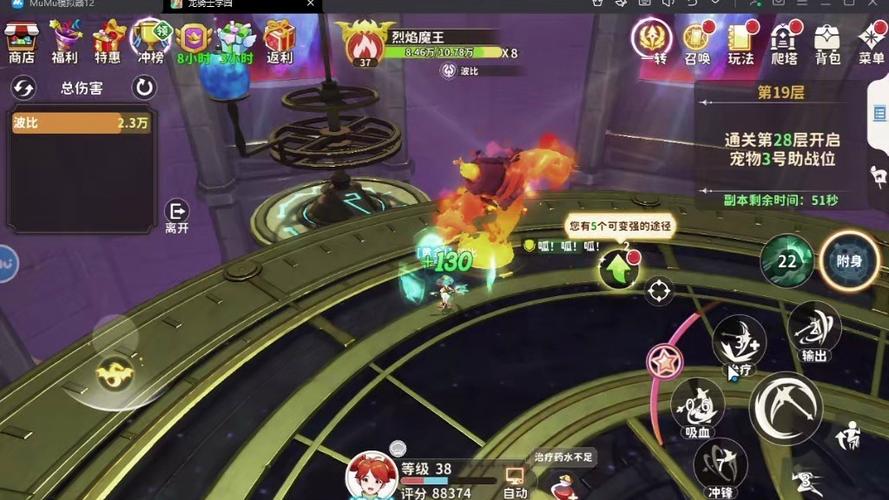
Task: Open the 玩法 gameplay notebook
Action: [741, 40]
